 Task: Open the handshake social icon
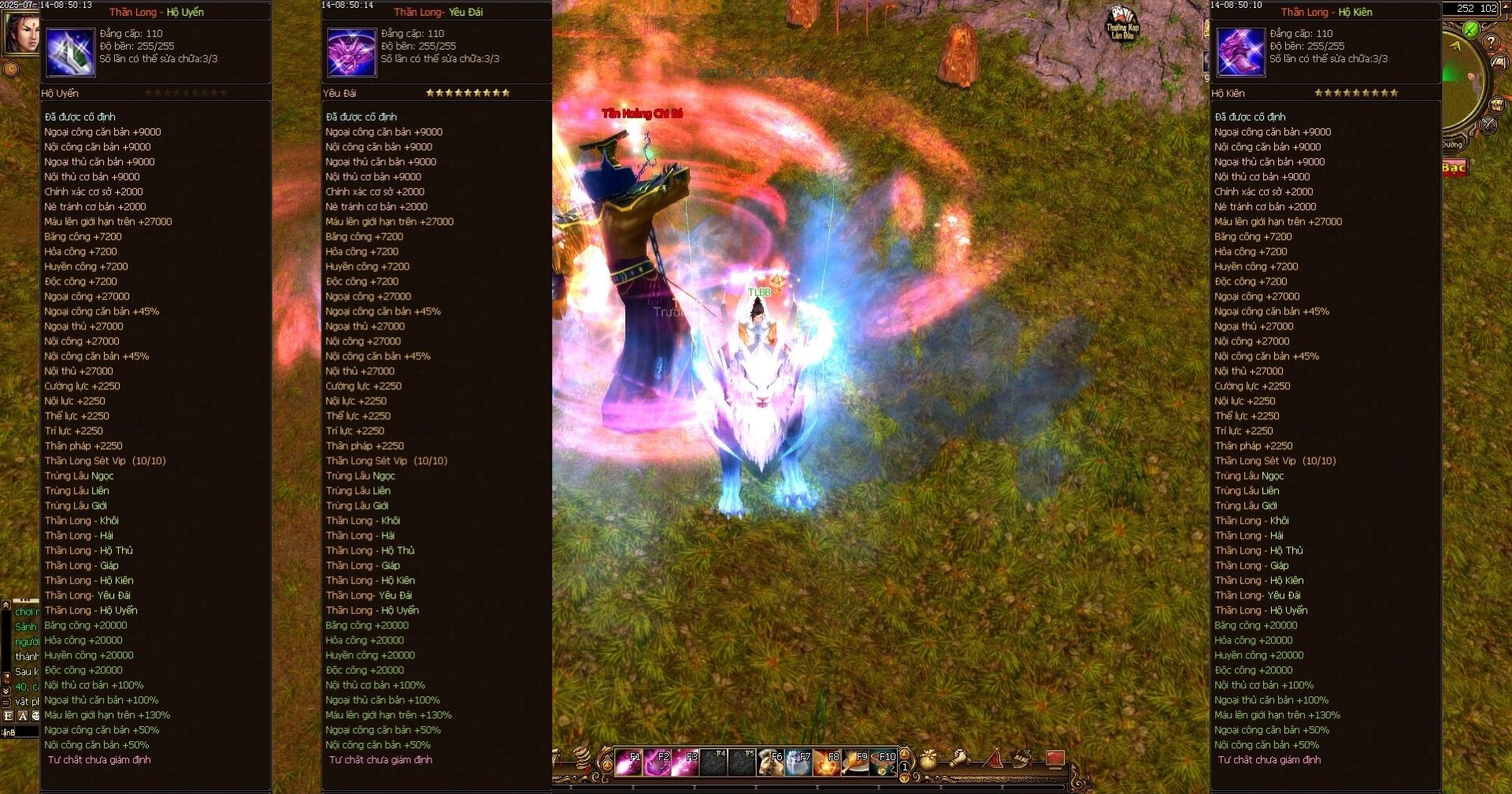click(x=960, y=759)
